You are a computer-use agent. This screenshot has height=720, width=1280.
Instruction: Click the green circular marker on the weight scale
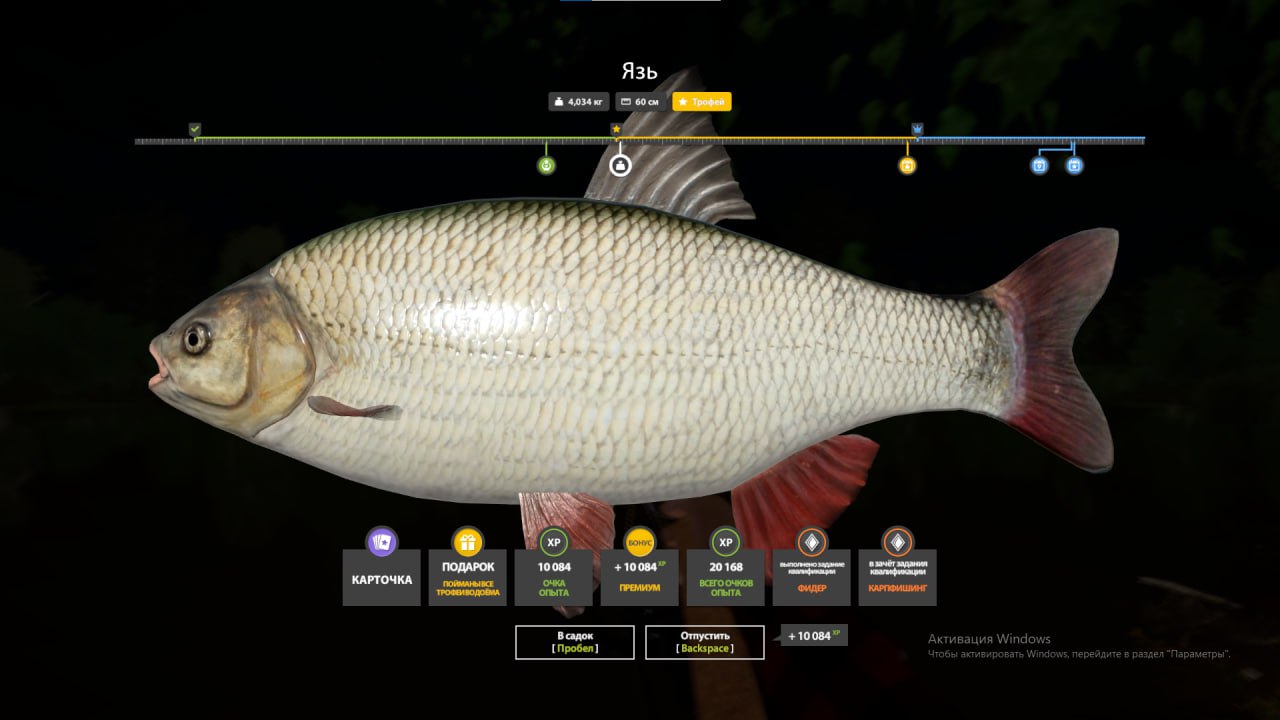(x=546, y=165)
